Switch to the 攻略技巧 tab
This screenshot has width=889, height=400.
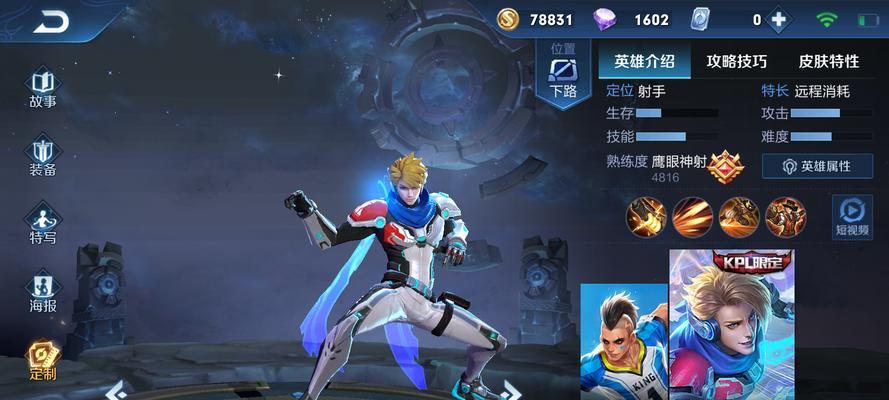click(736, 61)
